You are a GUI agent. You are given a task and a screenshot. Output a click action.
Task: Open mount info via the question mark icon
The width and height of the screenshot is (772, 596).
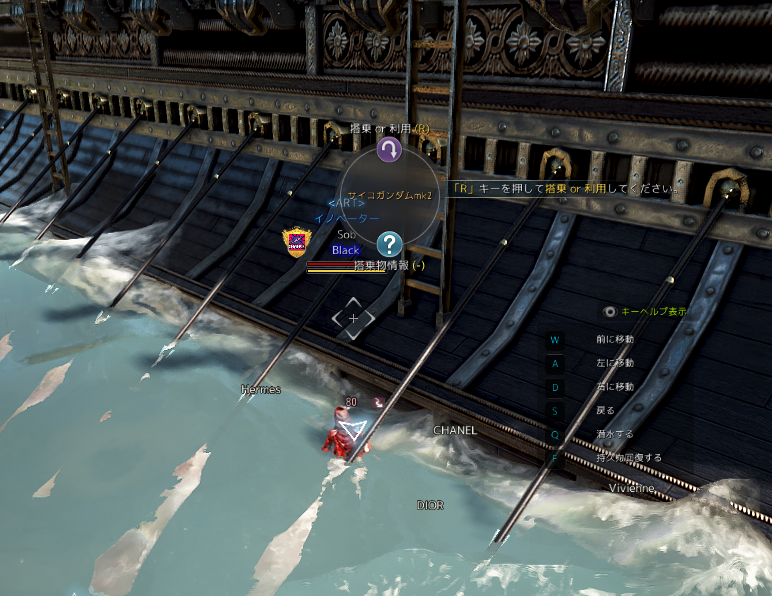click(x=390, y=243)
